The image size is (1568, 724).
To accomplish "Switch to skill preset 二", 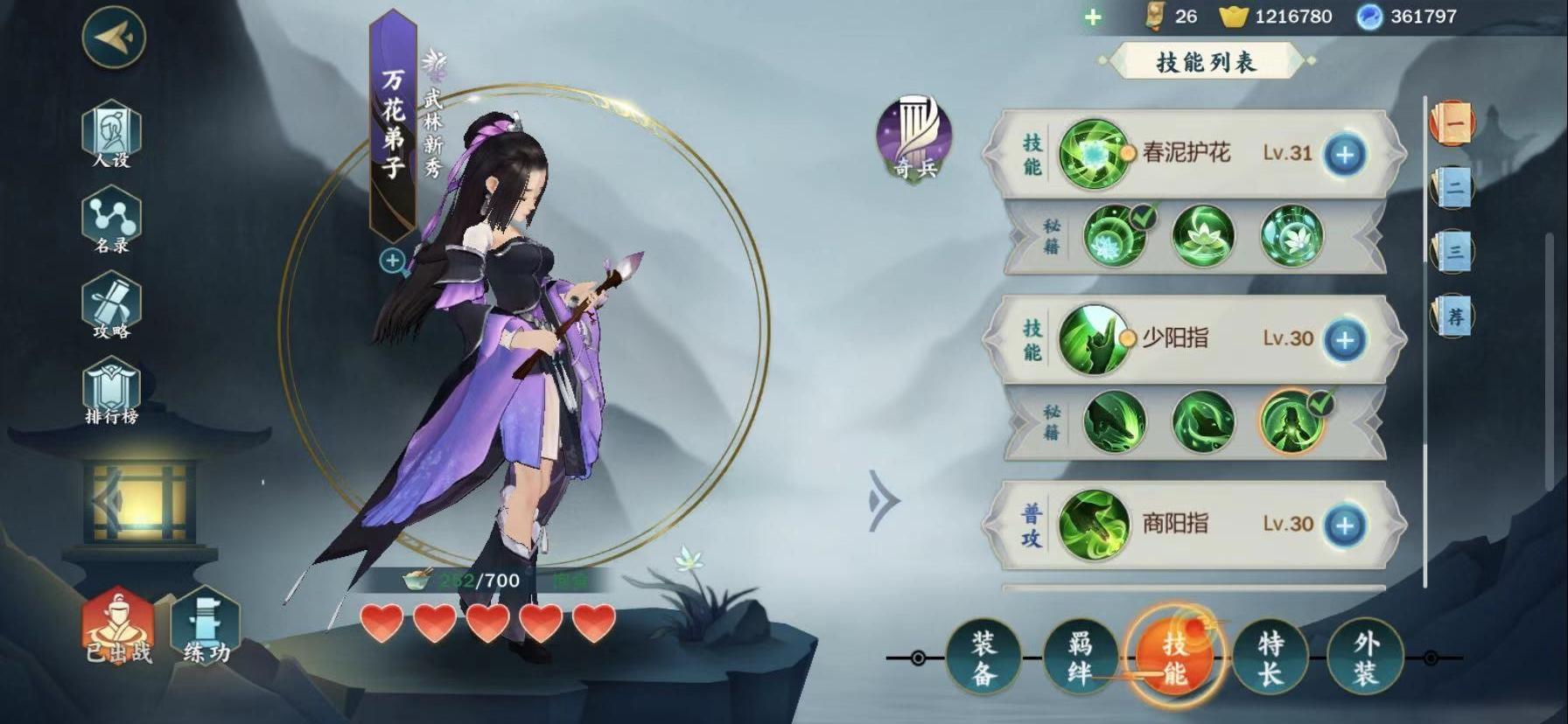I will pos(1453,187).
